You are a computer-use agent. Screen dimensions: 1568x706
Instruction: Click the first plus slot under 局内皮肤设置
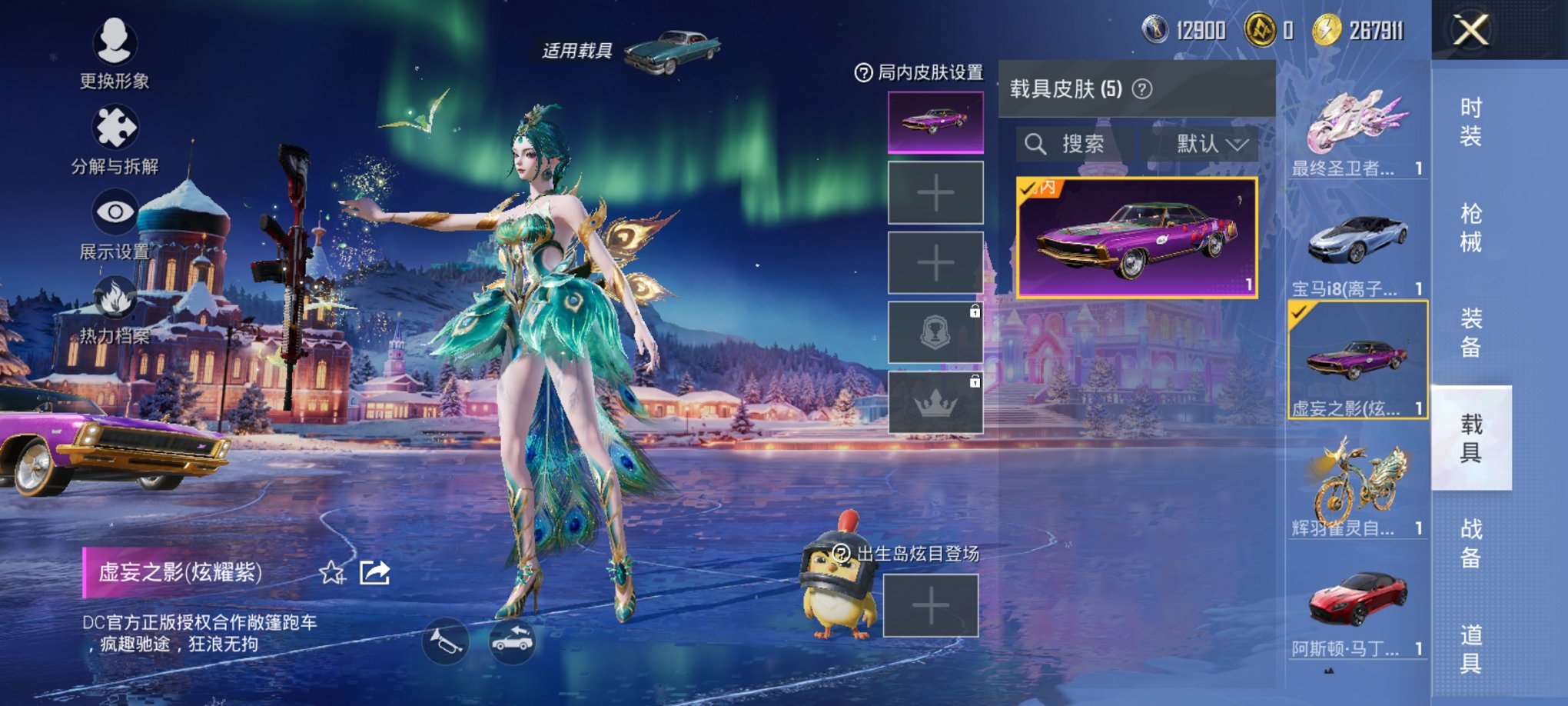pos(935,193)
